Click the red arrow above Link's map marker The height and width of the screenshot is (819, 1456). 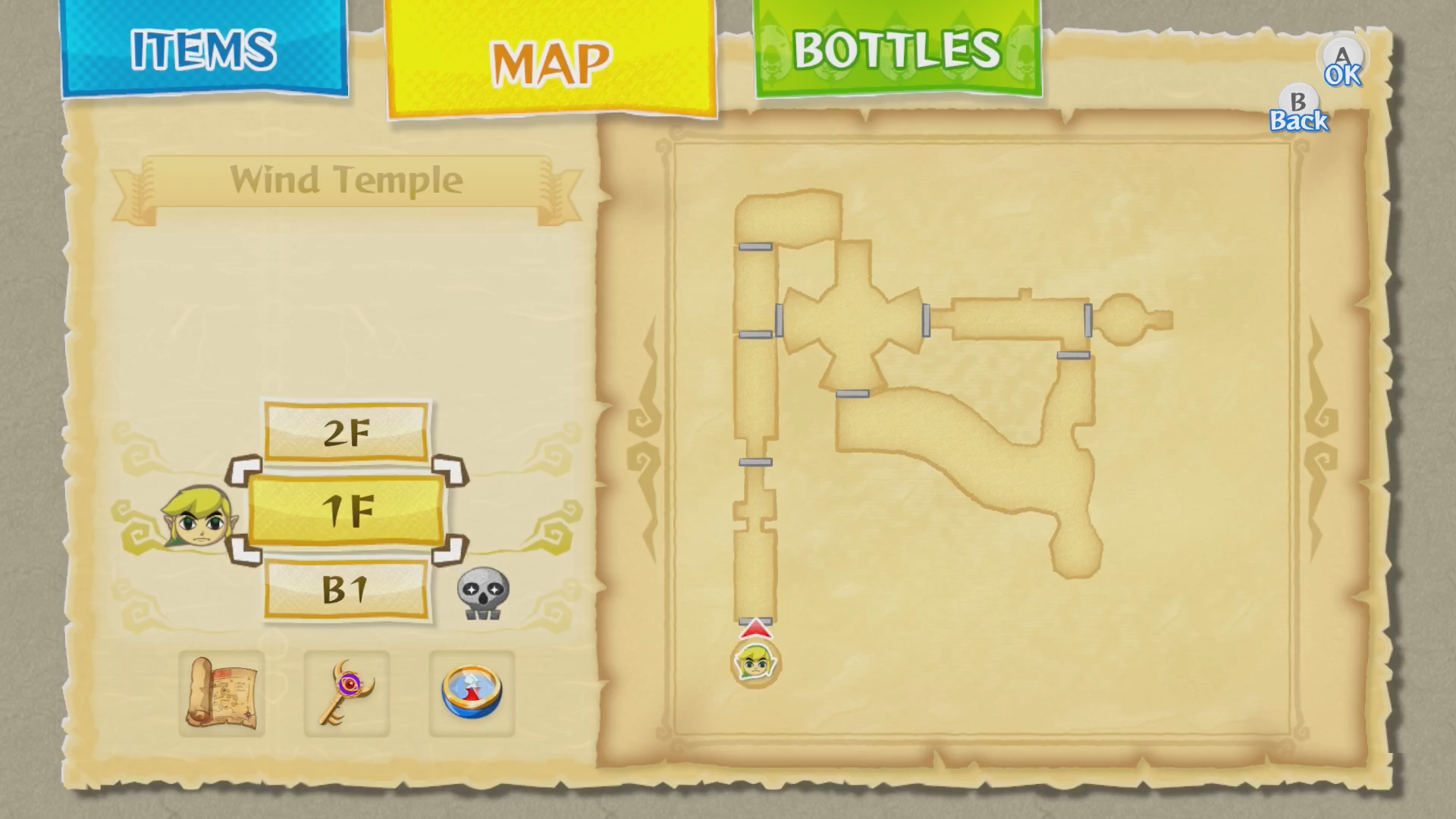click(755, 629)
